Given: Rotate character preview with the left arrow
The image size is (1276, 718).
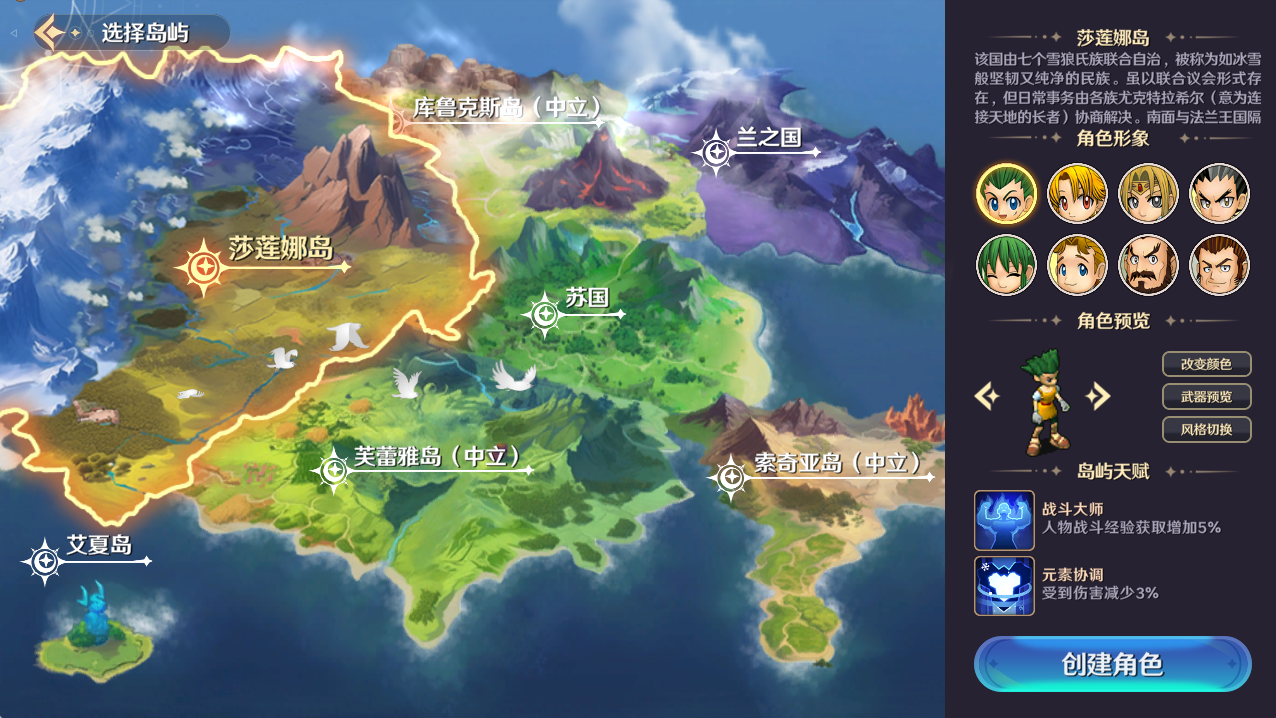Looking at the screenshot, I should click(987, 397).
